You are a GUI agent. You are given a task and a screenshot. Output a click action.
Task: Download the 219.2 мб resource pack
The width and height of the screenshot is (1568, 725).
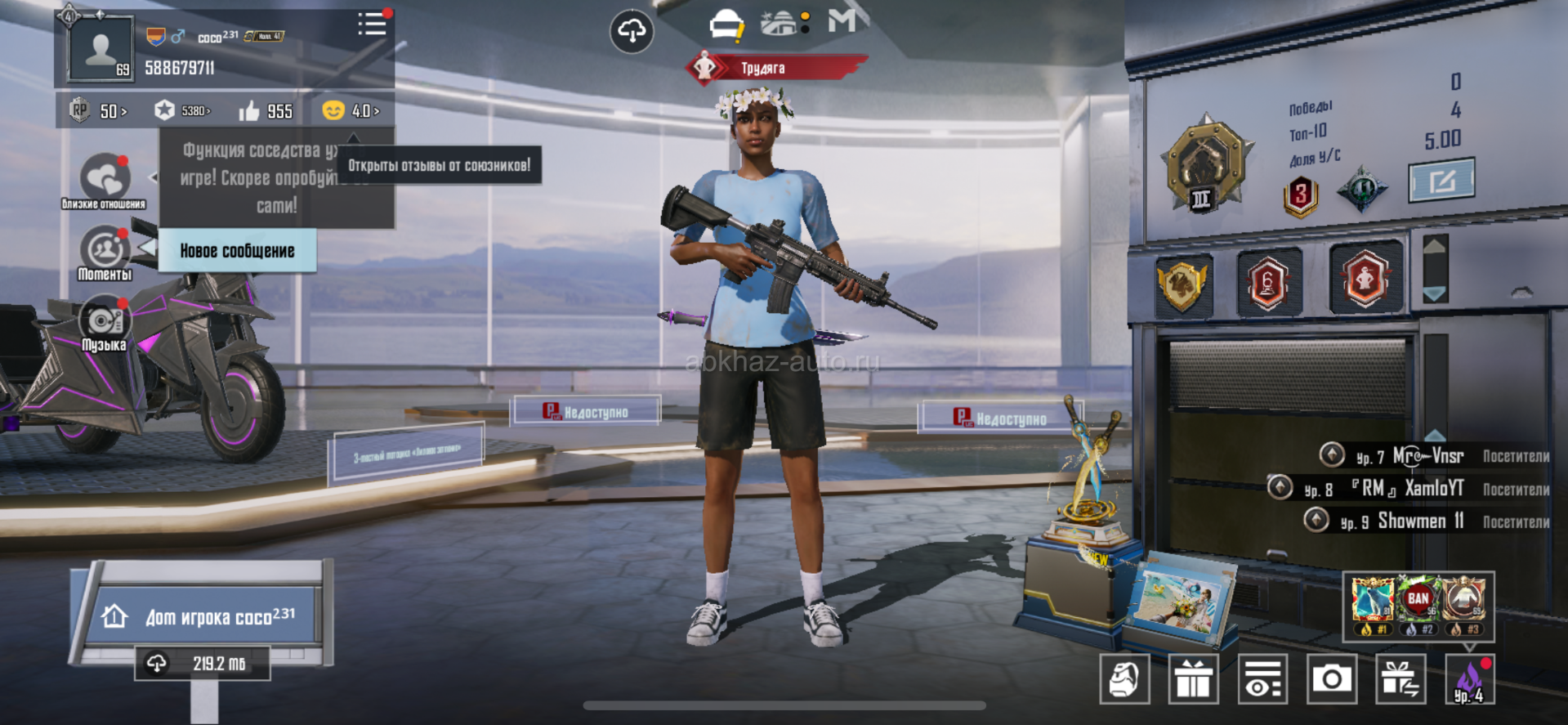203,664
